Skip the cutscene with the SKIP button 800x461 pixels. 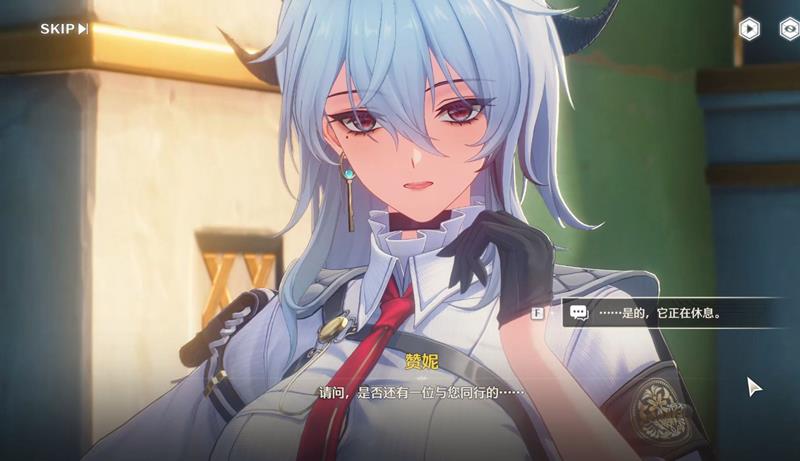[x=64, y=28]
